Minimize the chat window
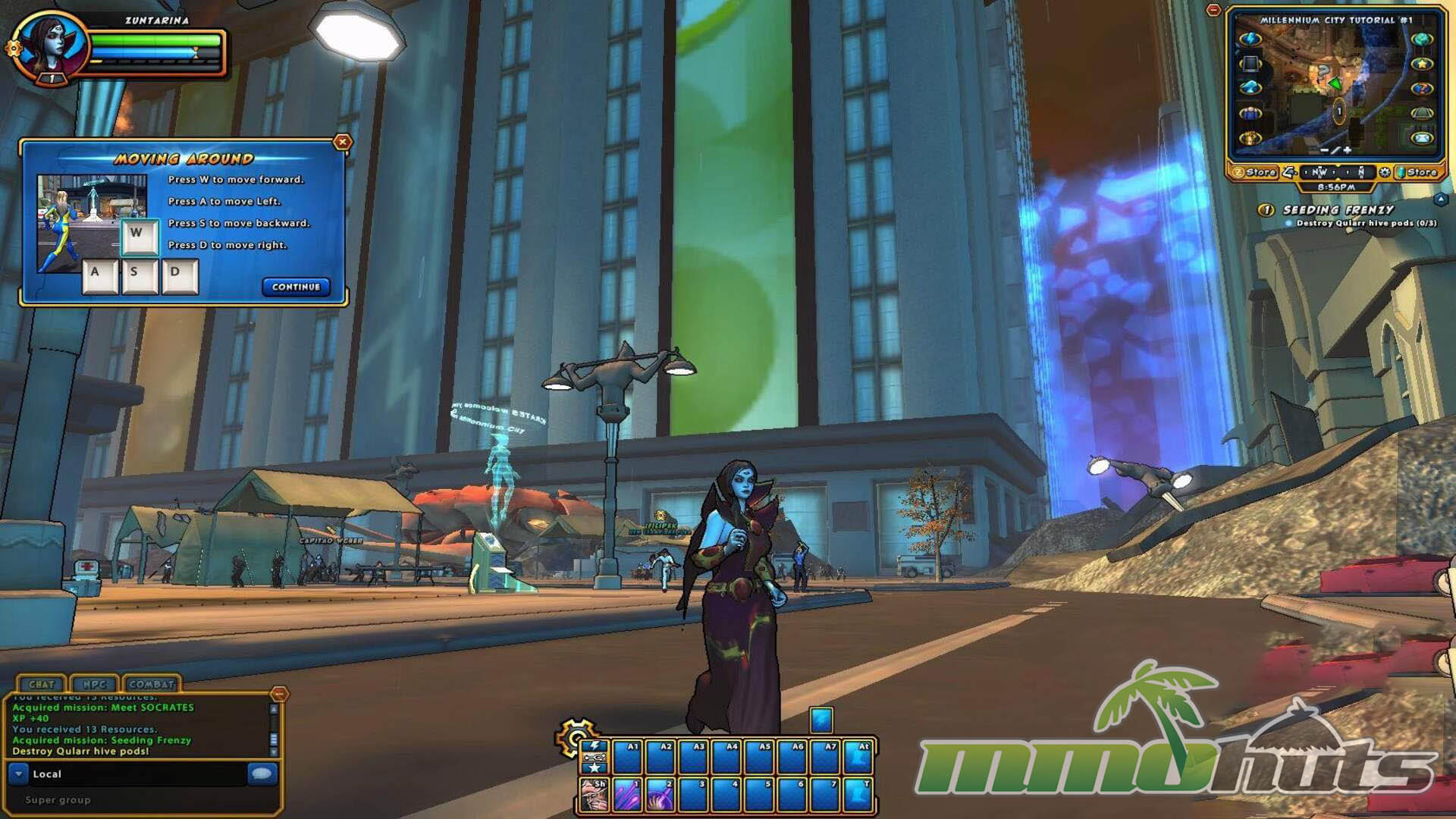The image size is (1456, 819). pyautogui.click(x=279, y=693)
